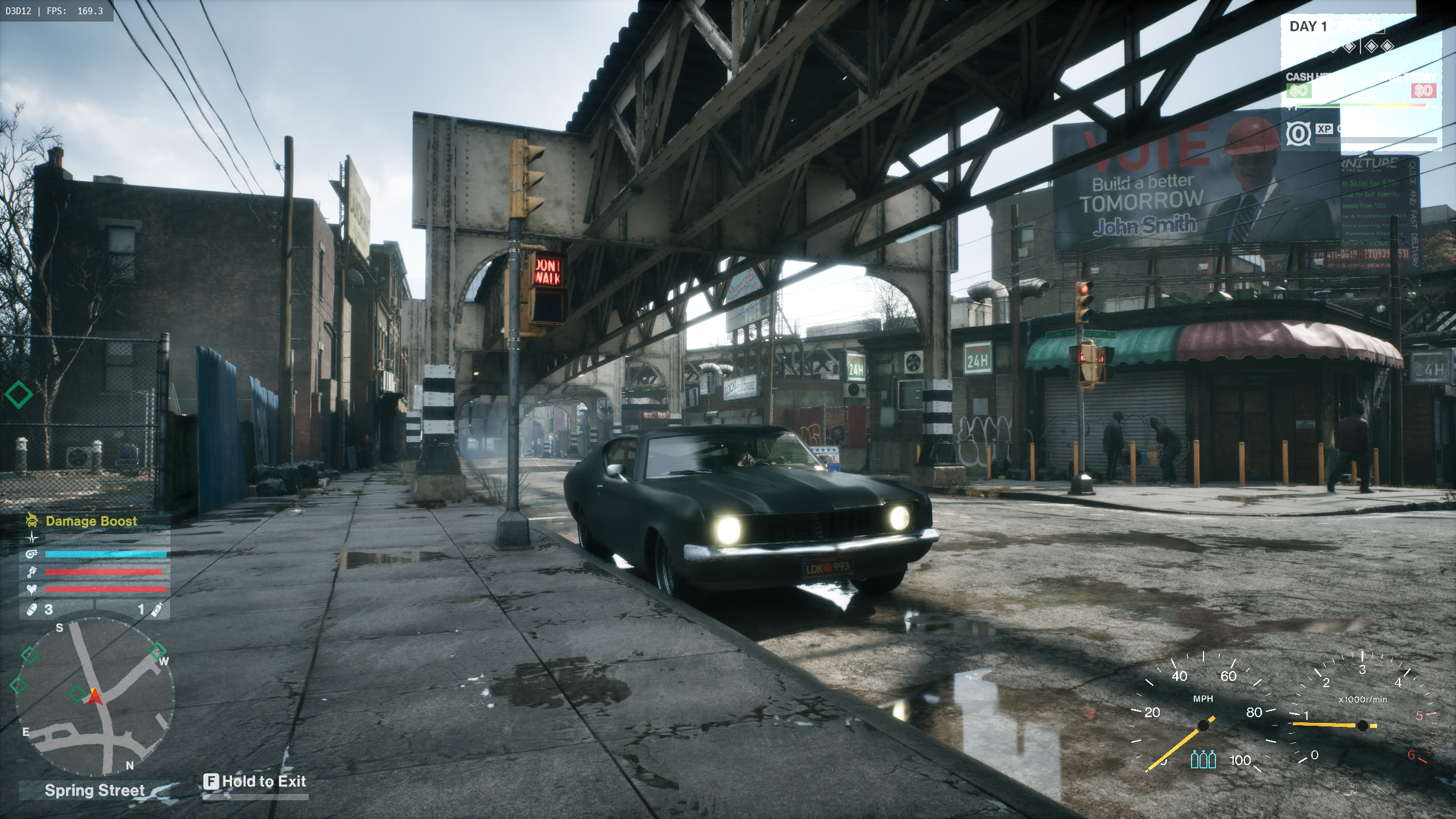Select the pills item icon
The image size is (1456, 819).
click(32, 609)
